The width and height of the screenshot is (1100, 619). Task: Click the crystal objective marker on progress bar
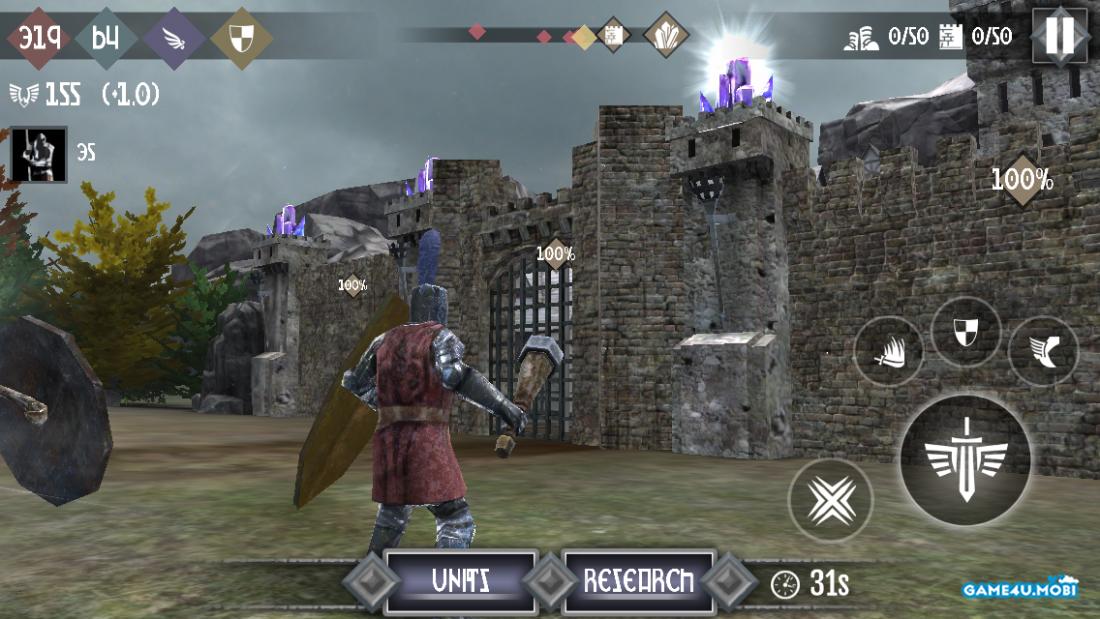tap(665, 35)
